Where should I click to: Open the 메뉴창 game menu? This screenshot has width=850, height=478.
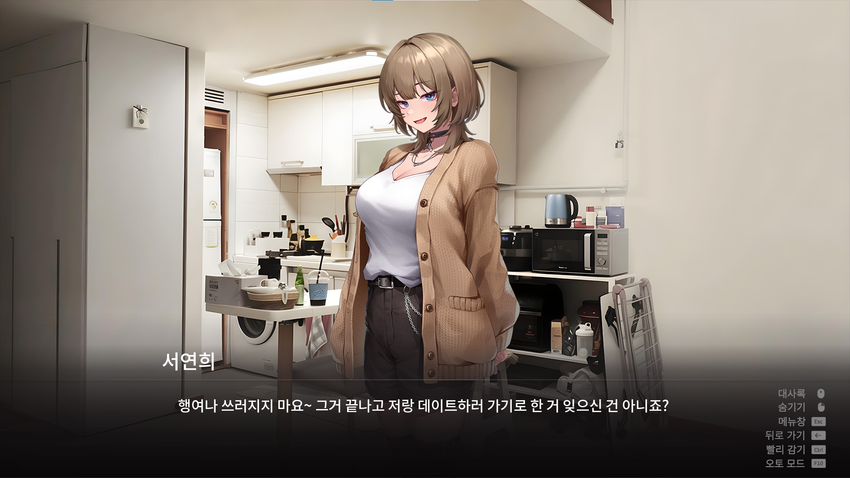click(x=792, y=422)
